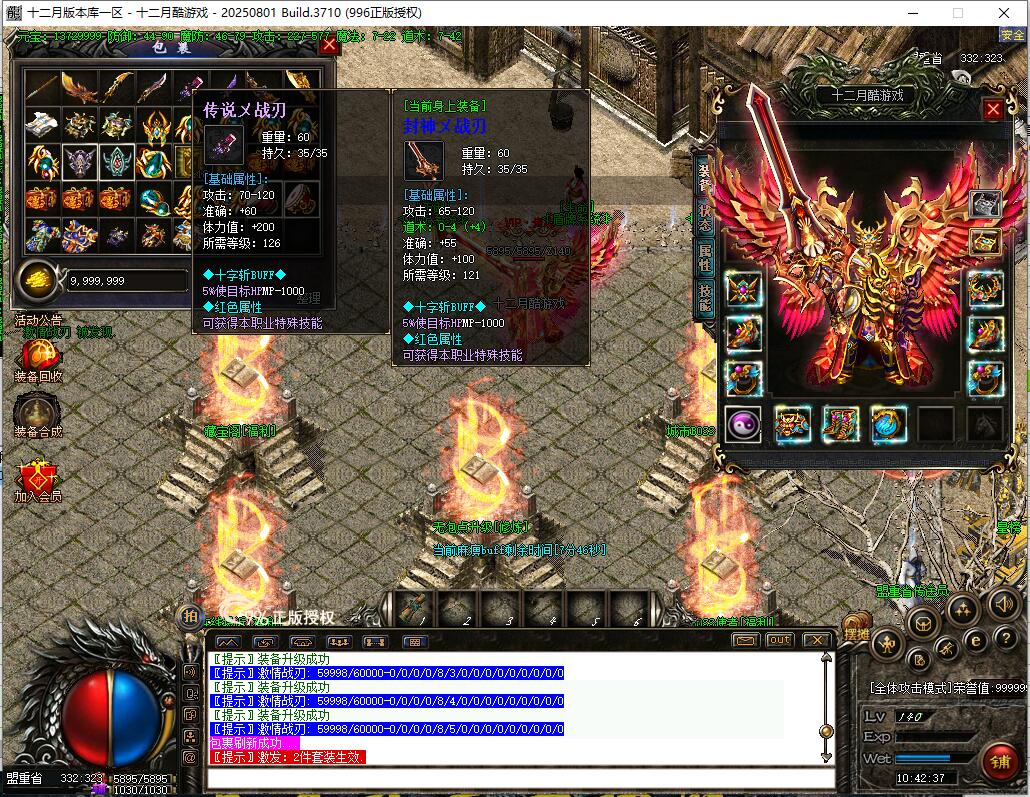
Task: Click the chat text input field
Action: tap(520, 777)
